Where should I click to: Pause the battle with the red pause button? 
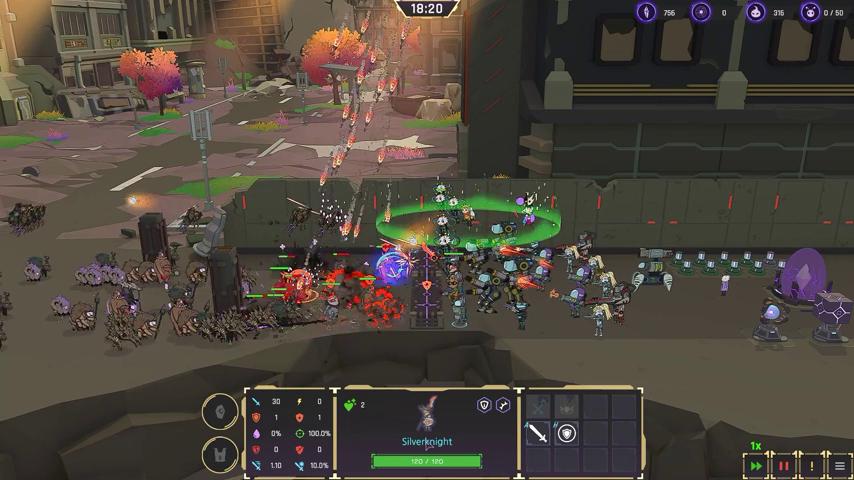click(x=784, y=466)
